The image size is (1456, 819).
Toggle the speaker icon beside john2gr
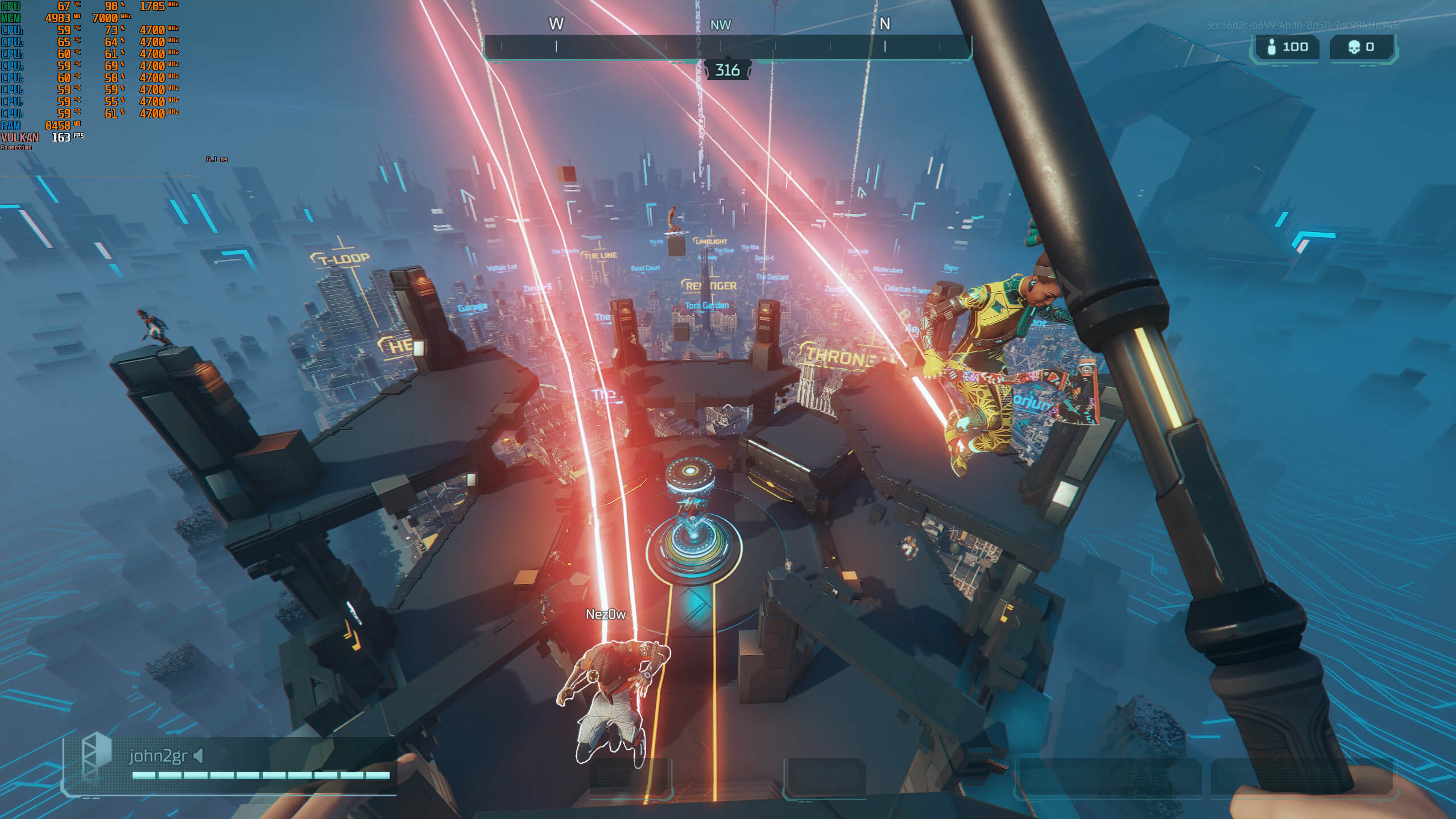[x=198, y=756]
